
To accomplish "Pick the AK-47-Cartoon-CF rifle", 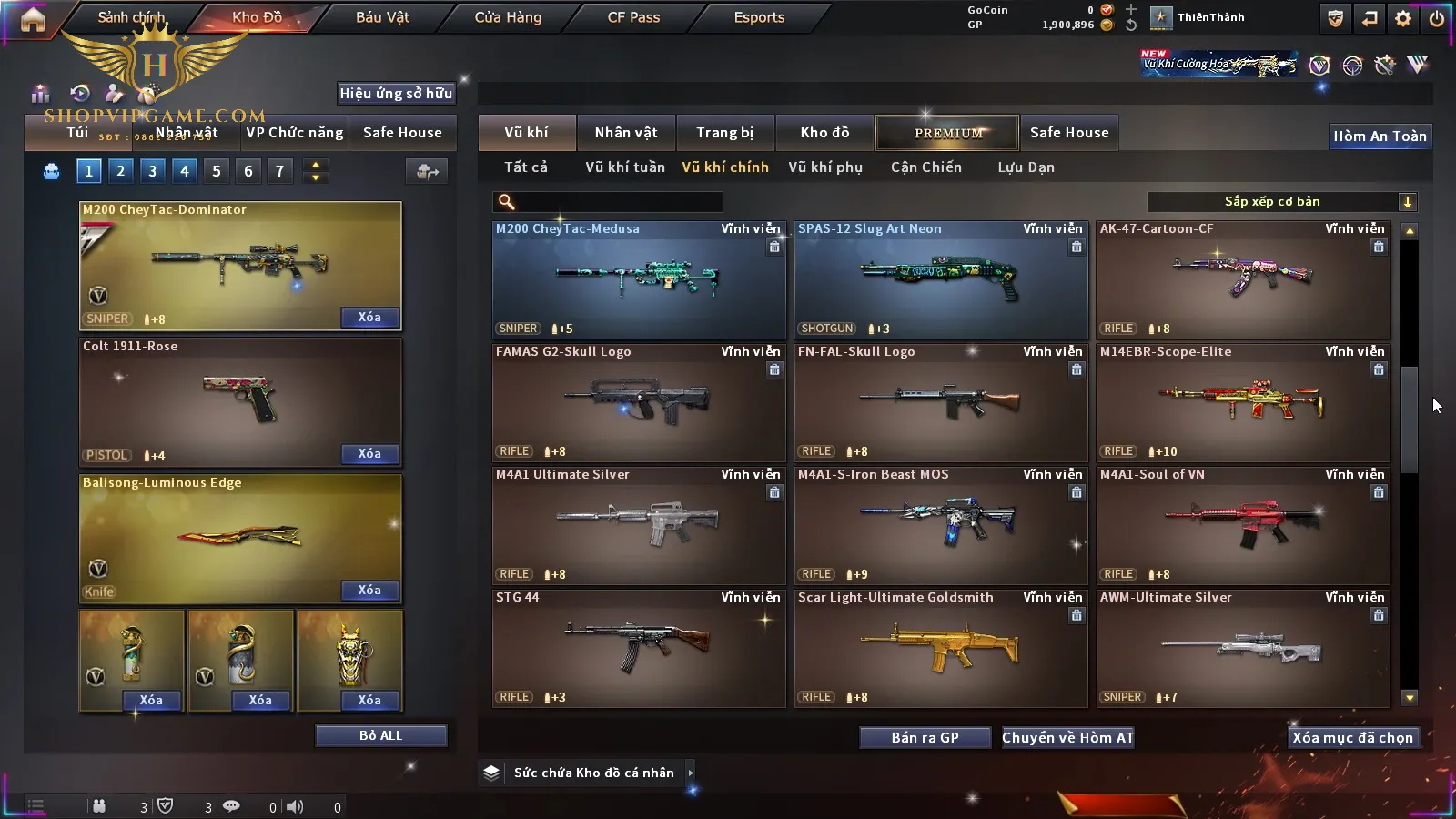I will [x=1242, y=280].
